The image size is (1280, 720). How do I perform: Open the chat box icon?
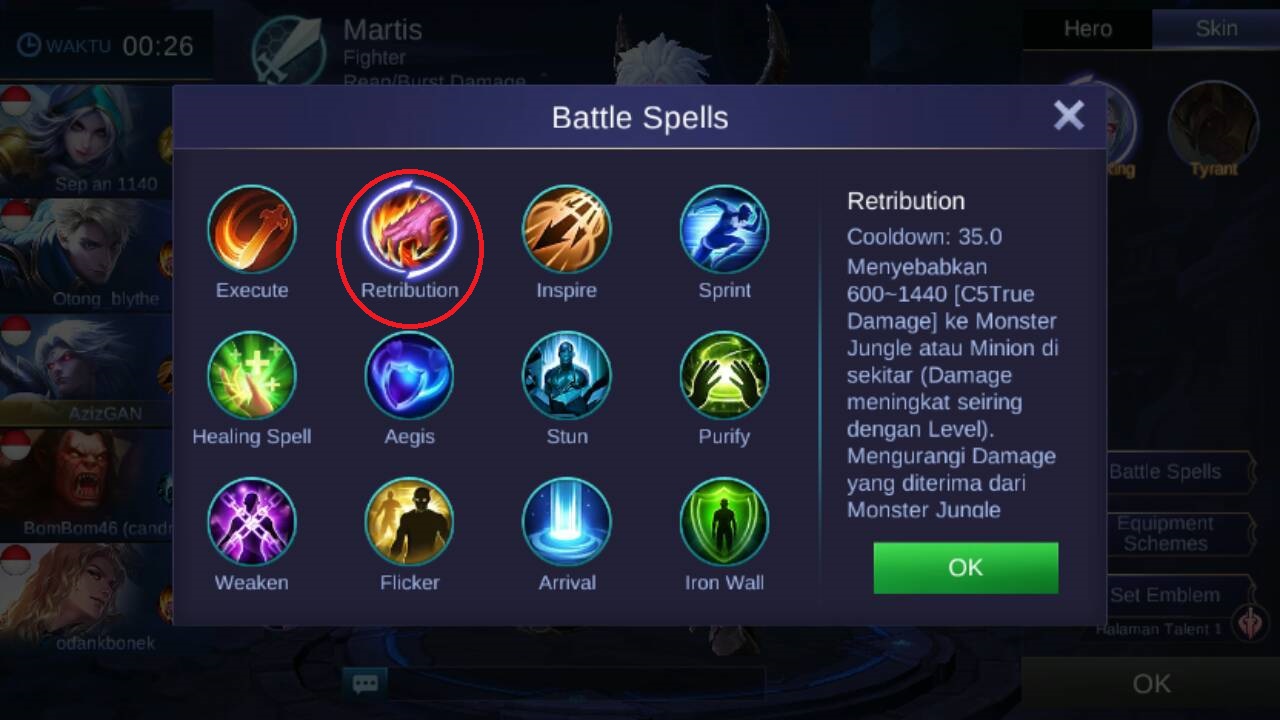[x=365, y=684]
